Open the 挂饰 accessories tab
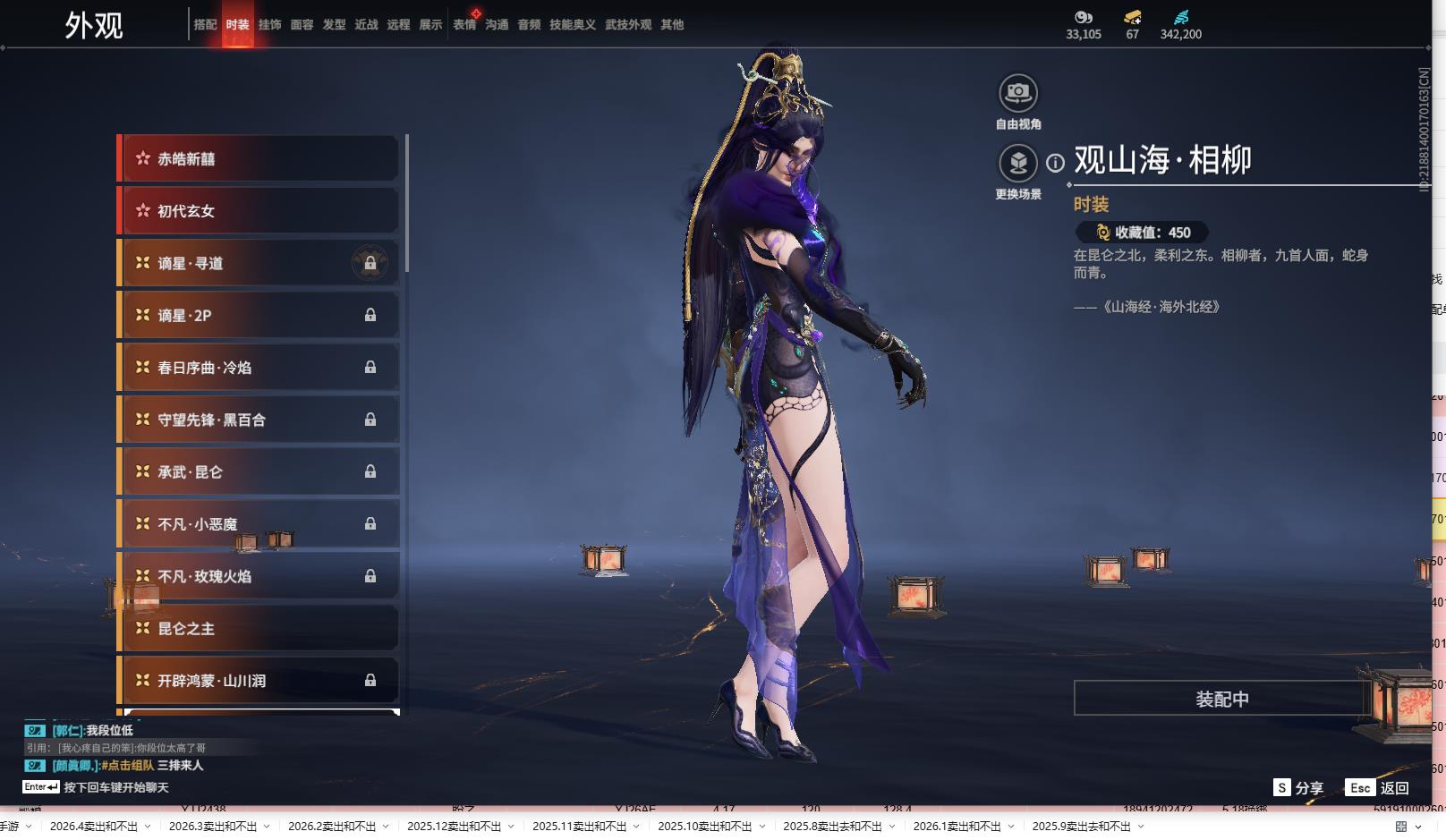 tap(269, 25)
